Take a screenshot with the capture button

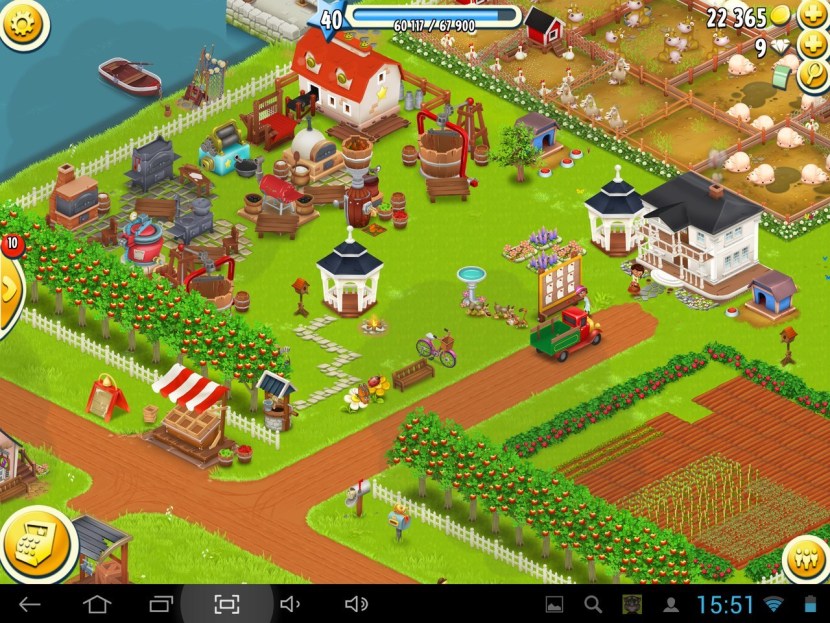[x=226, y=604]
